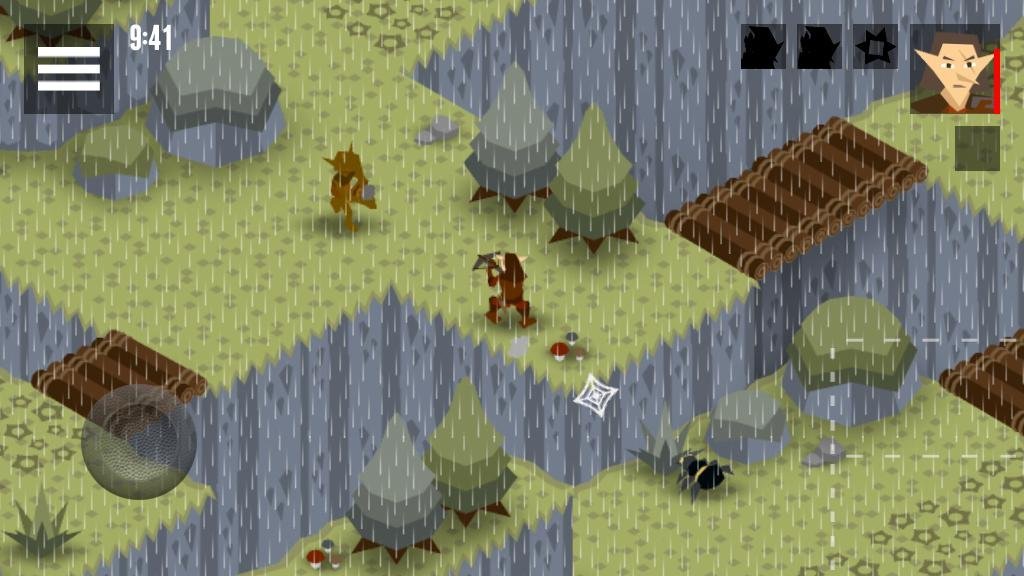Click the empty square slot below the portrait
Viewport: 1024px width, 576px height.
pyautogui.click(x=977, y=148)
